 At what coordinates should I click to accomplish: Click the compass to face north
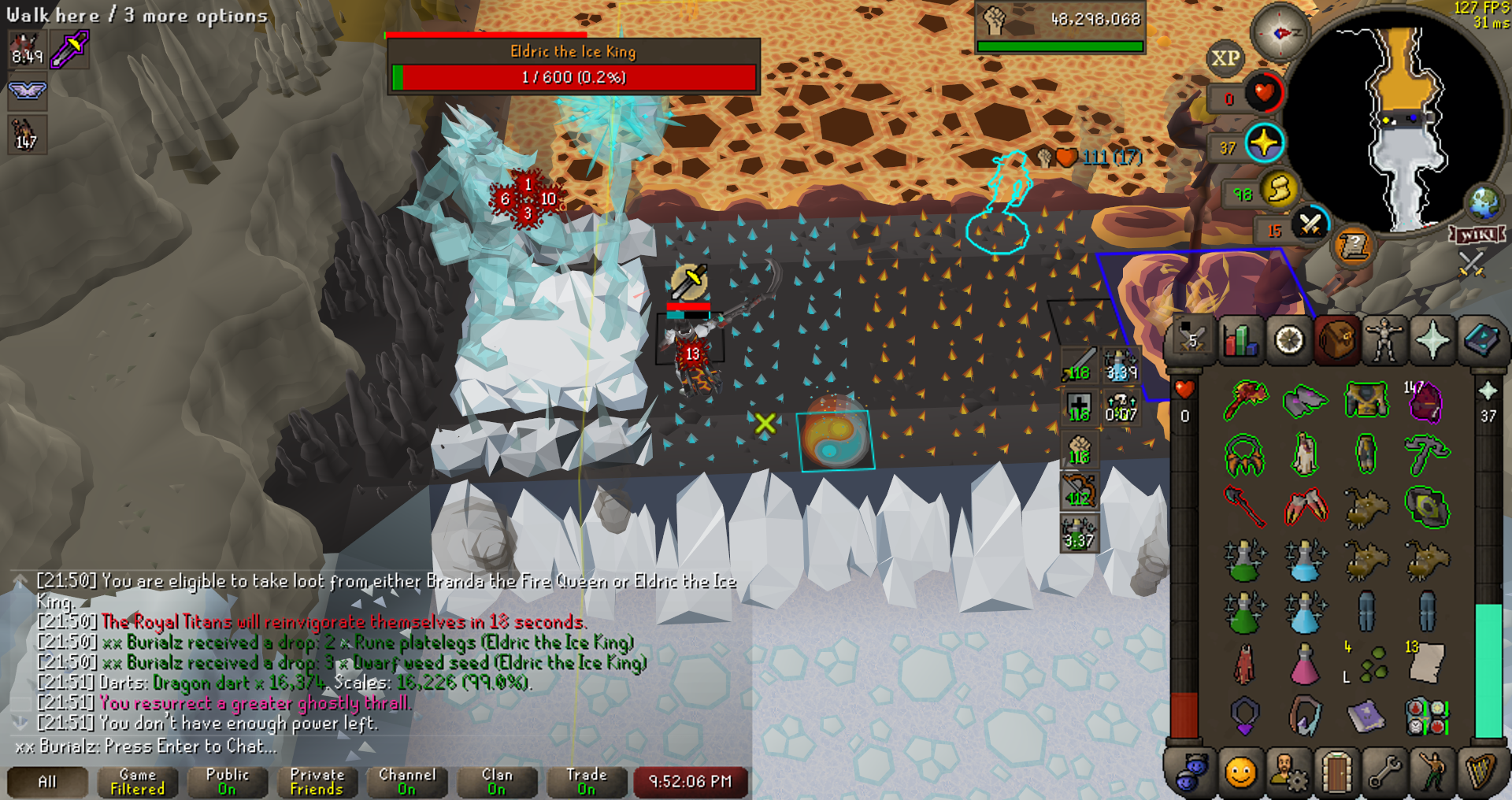(1280, 32)
